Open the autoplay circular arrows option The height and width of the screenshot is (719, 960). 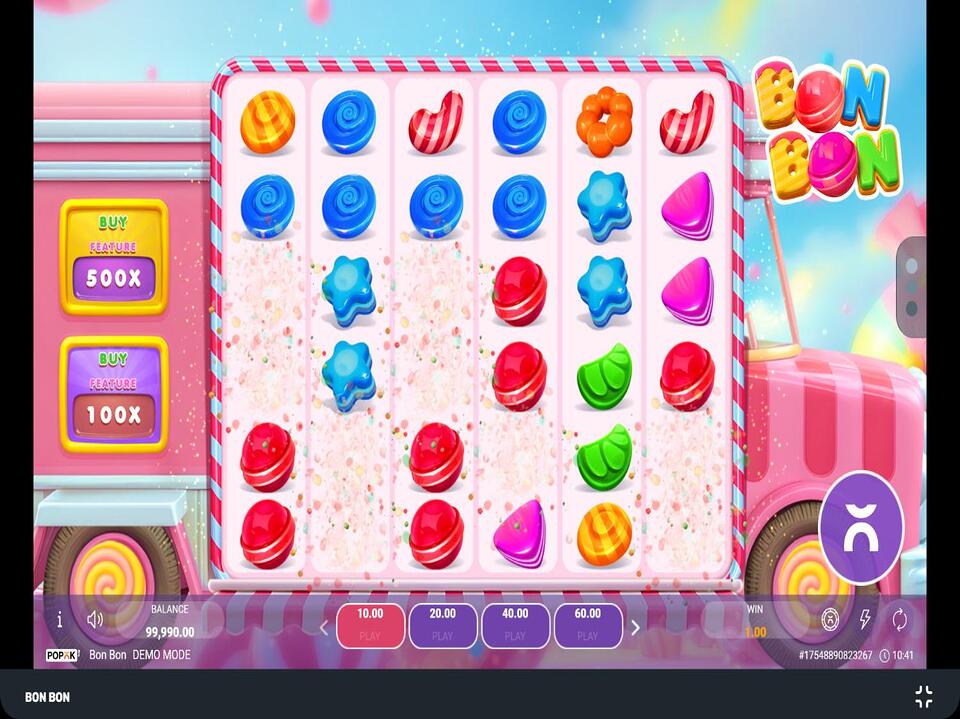tap(900, 620)
